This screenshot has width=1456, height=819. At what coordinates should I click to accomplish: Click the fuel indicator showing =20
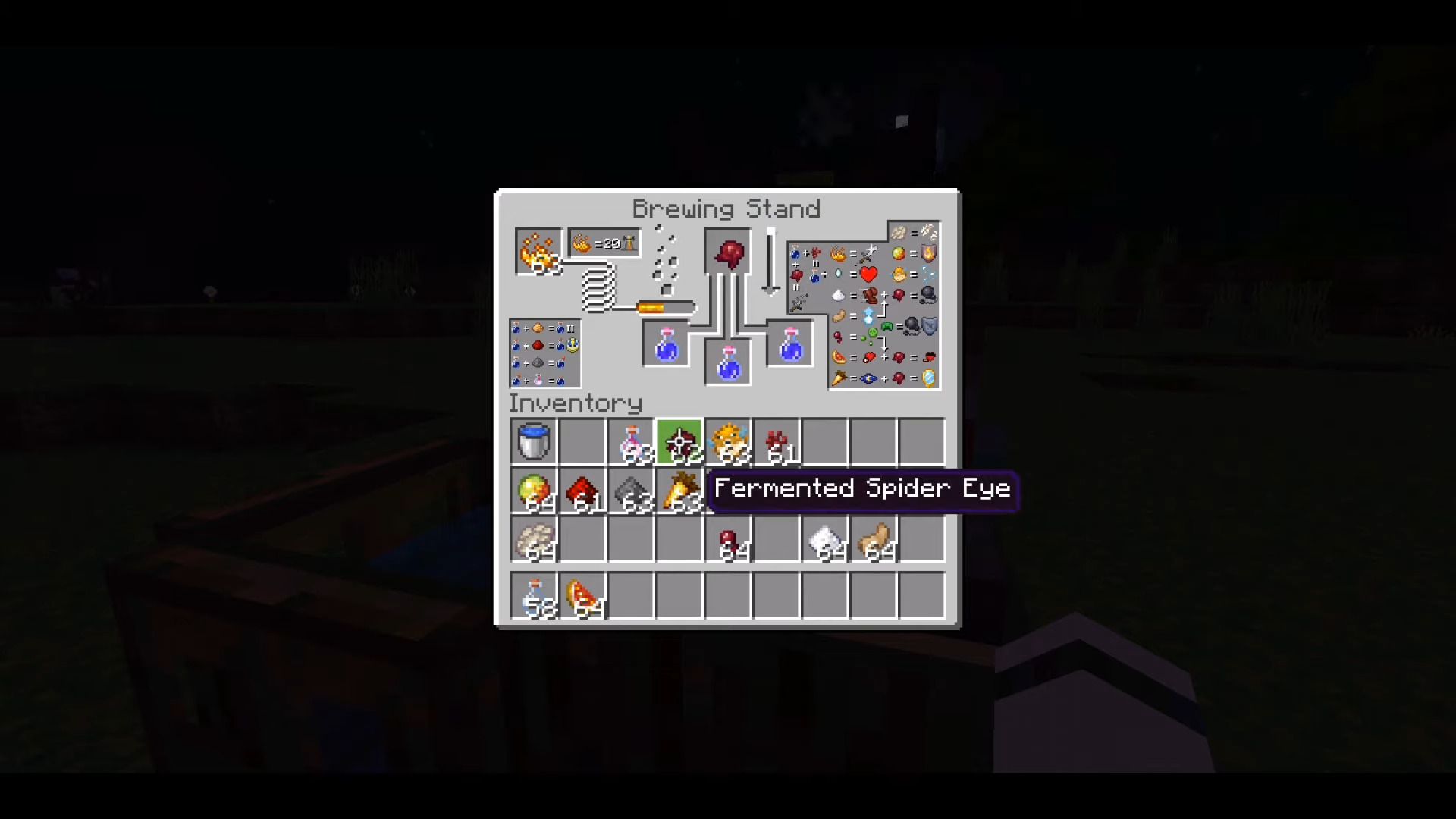point(603,243)
